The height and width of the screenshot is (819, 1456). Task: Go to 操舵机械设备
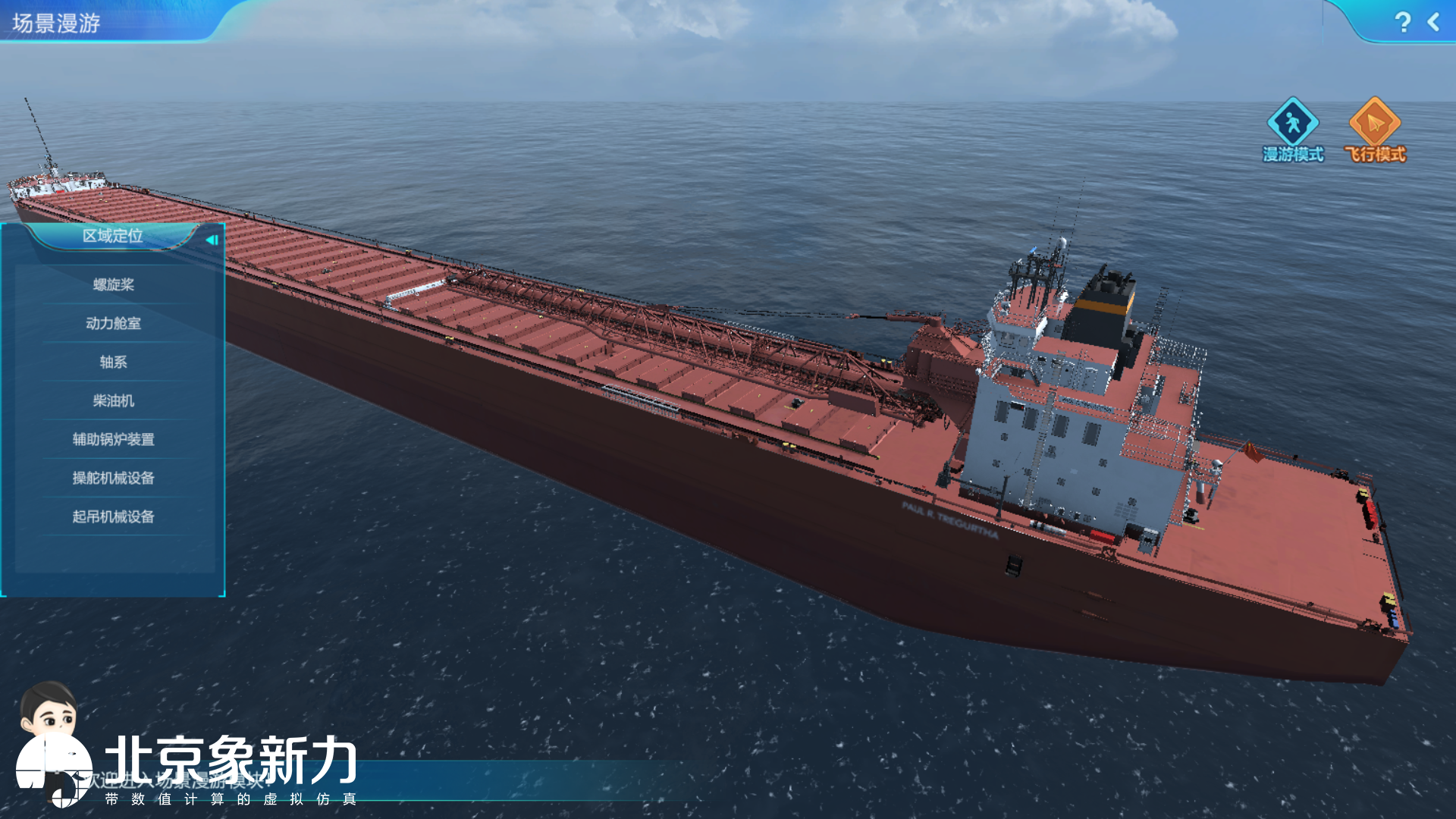[x=113, y=478]
